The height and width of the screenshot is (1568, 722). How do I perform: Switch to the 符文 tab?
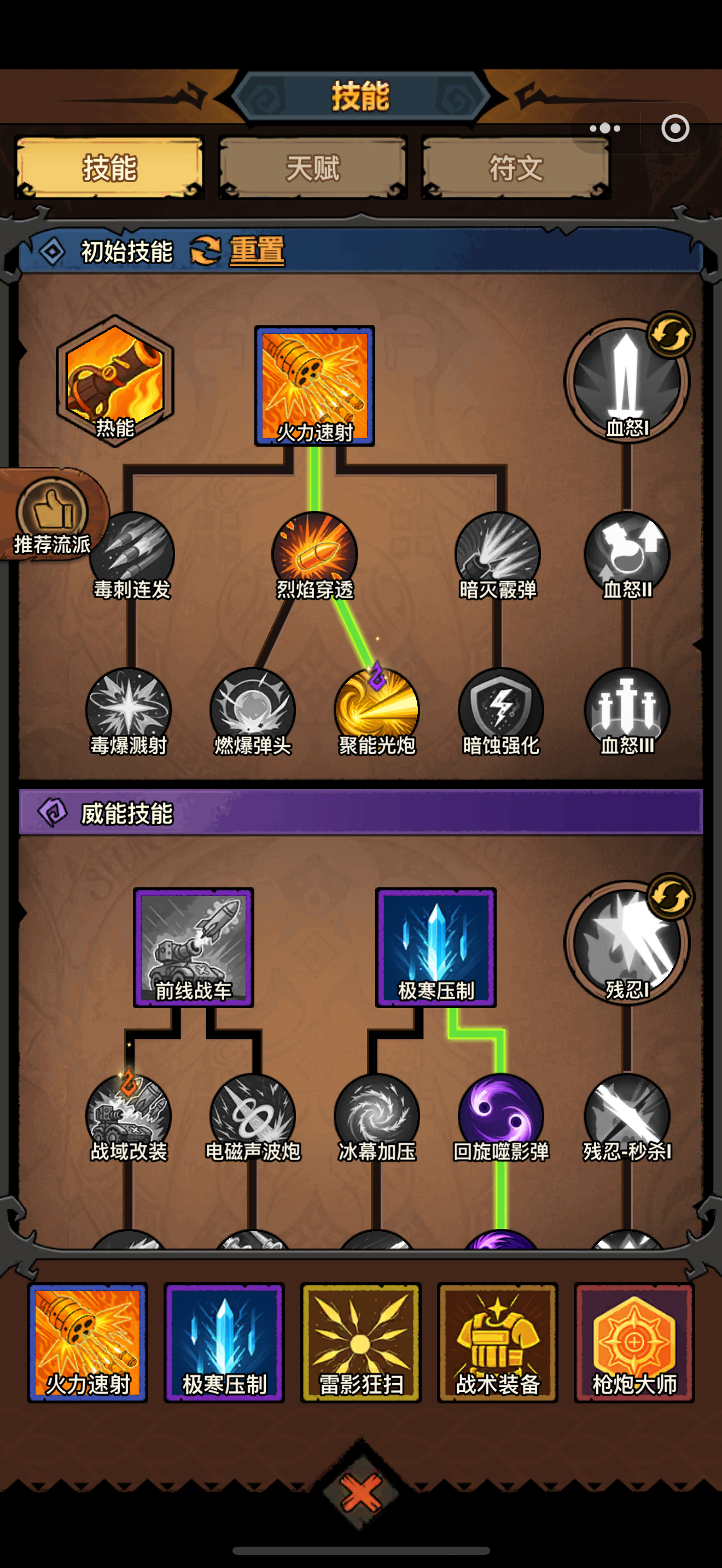click(x=513, y=168)
